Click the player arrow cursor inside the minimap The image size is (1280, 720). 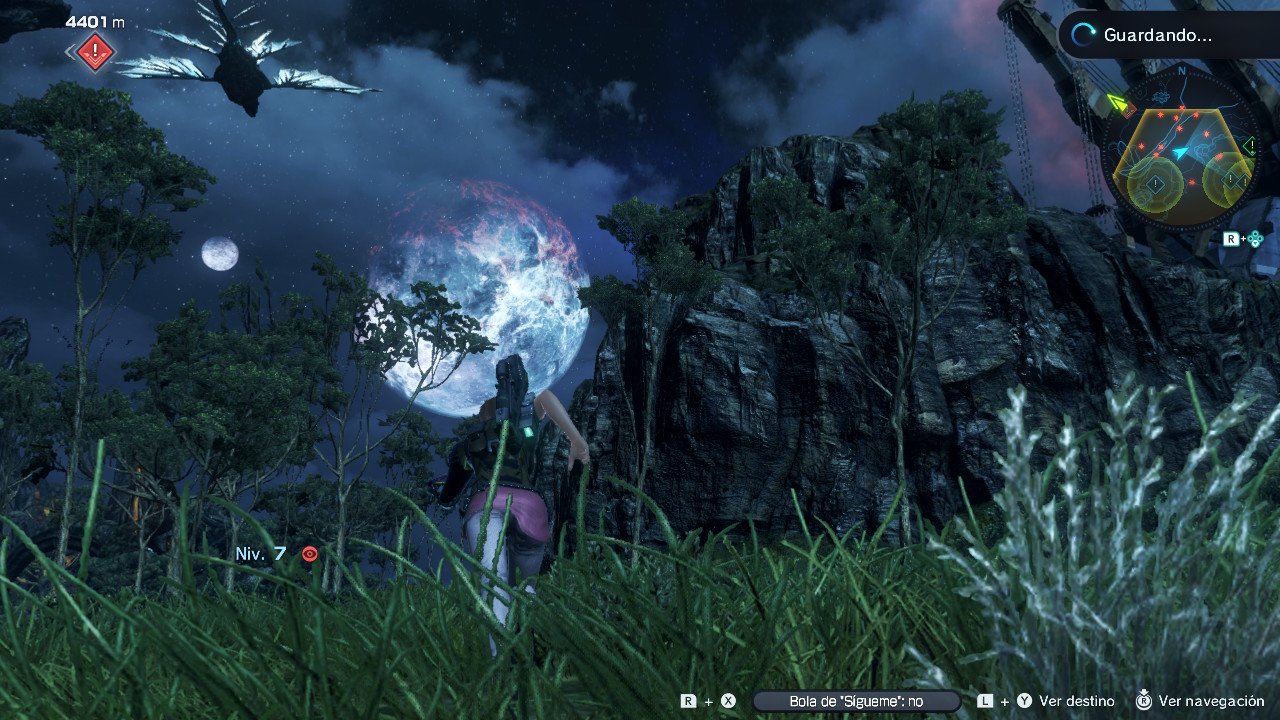coord(1180,151)
